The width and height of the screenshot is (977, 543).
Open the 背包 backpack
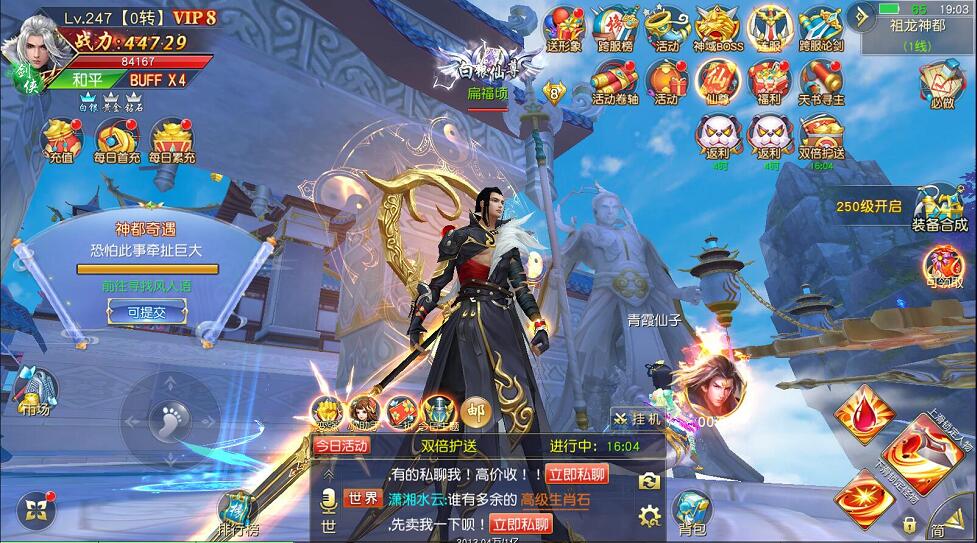pyautogui.click(x=692, y=512)
